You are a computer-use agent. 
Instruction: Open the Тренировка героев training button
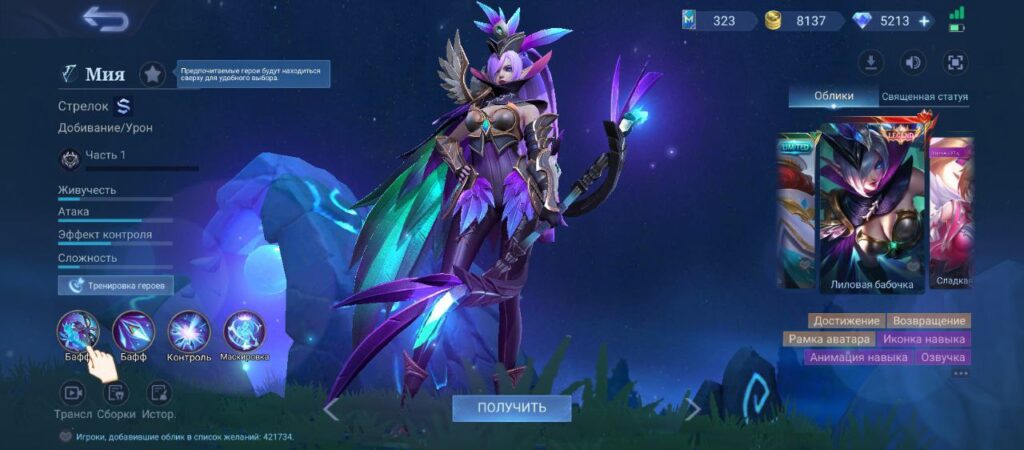(x=116, y=285)
